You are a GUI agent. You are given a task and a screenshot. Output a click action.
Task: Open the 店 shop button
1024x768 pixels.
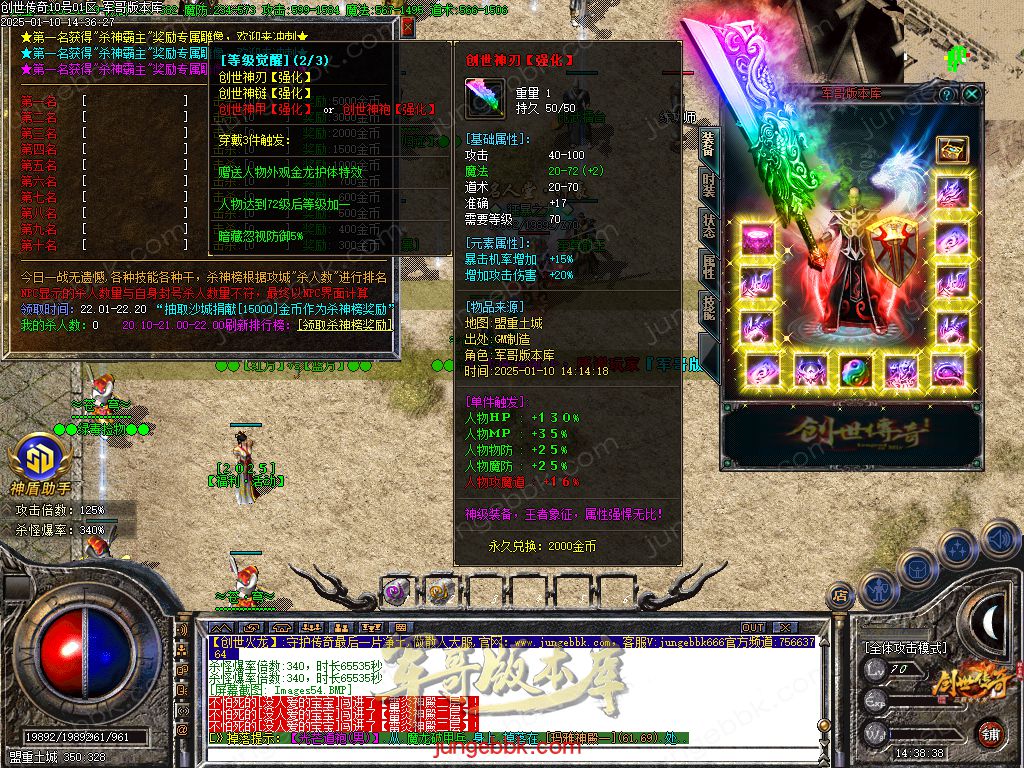(841, 596)
